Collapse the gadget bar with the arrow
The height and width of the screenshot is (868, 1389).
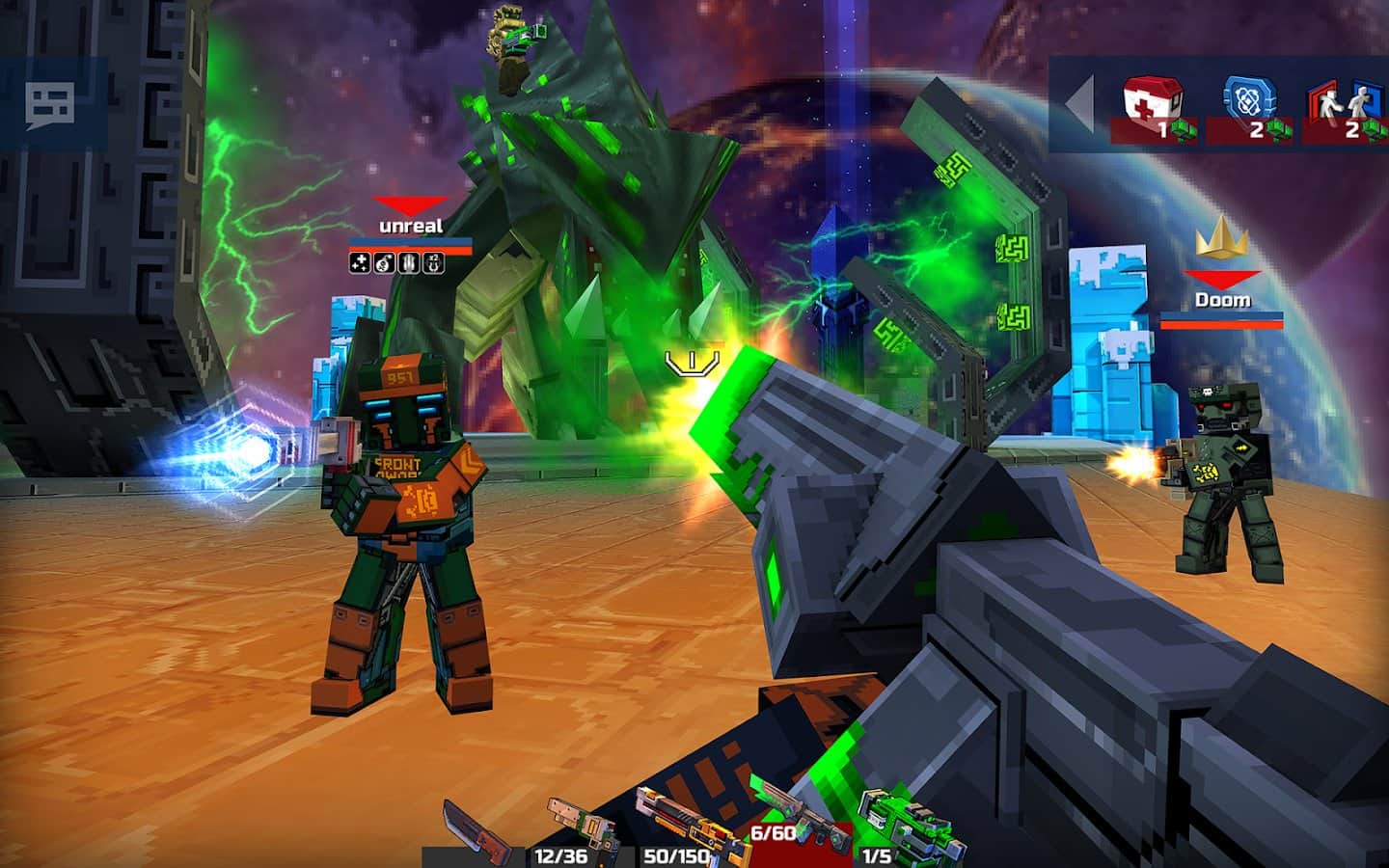tap(1079, 103)
